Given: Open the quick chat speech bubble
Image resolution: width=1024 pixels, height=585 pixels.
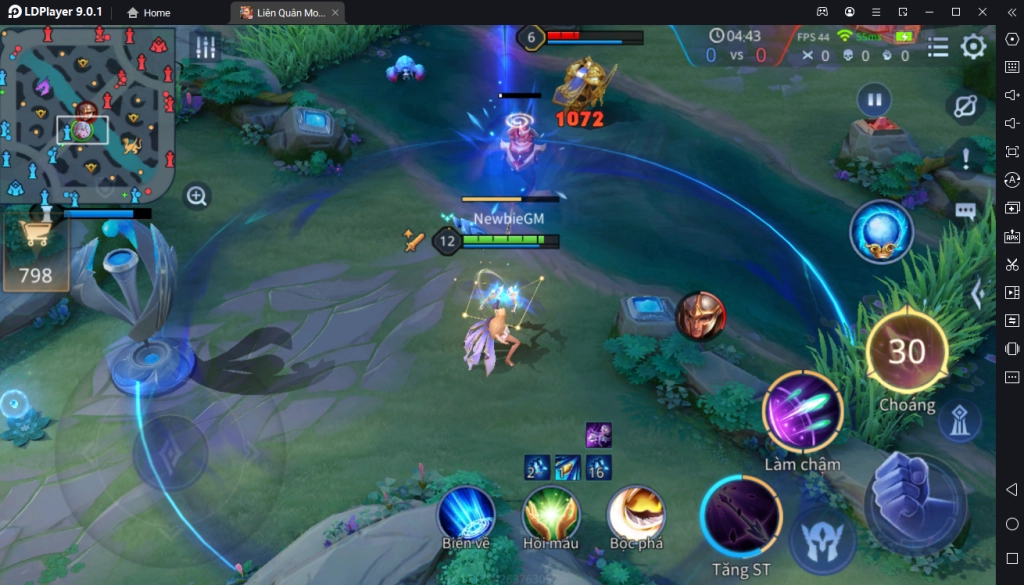Looking at the screenshot, I should tap(965, 211).
